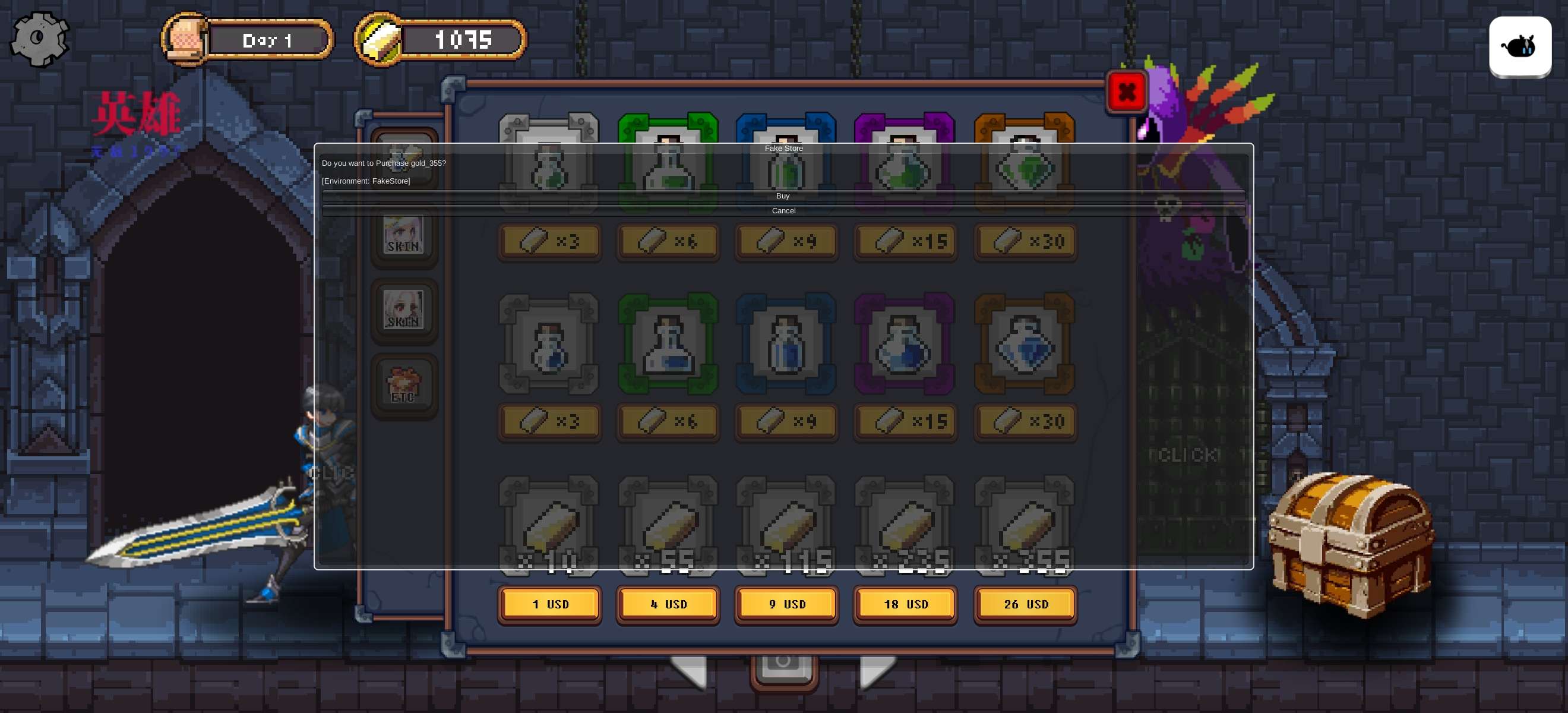Buy the 1 USD gold pack
Image resolution: width=1568 pixels, height=713 pixels.
[x=549, y=604]
